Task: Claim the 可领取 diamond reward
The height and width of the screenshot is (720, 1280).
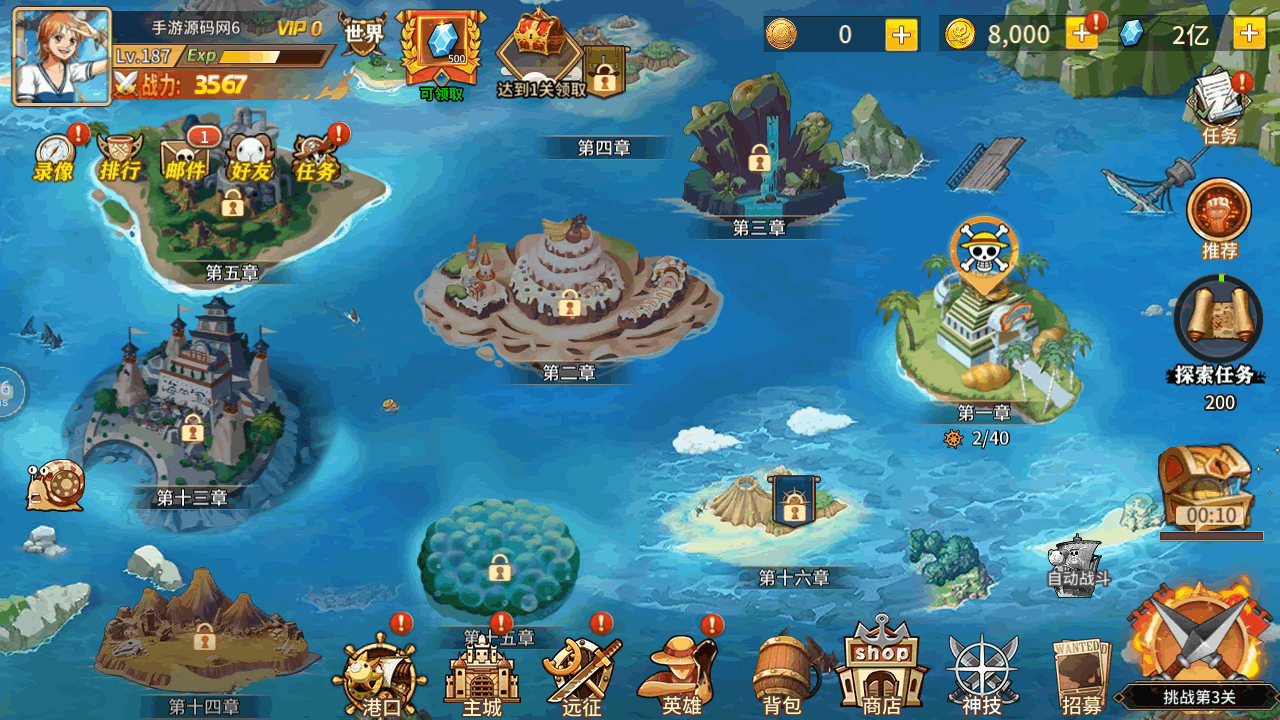Action: tap(441, 50)
